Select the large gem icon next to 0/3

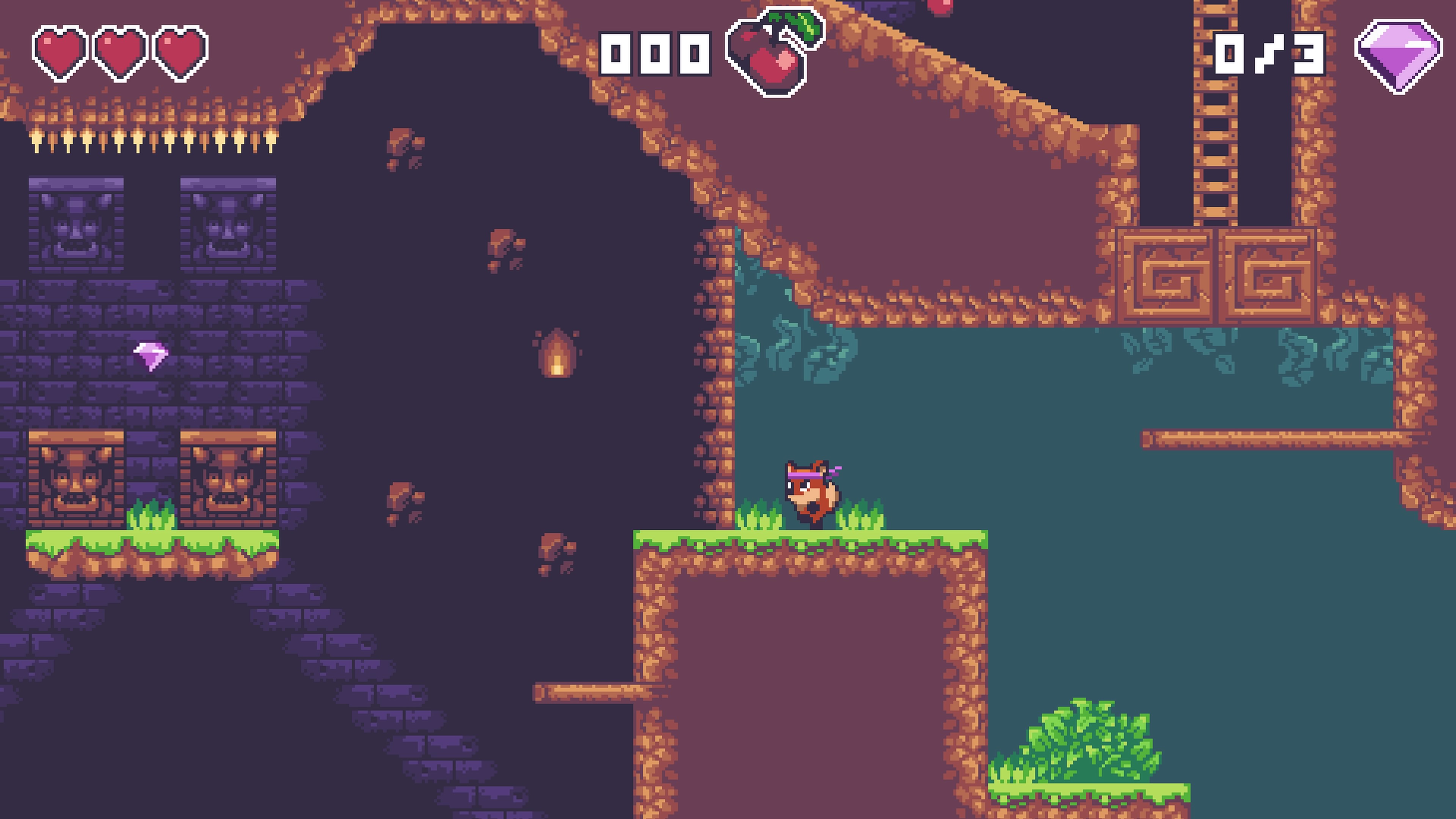coord(1398,55)
